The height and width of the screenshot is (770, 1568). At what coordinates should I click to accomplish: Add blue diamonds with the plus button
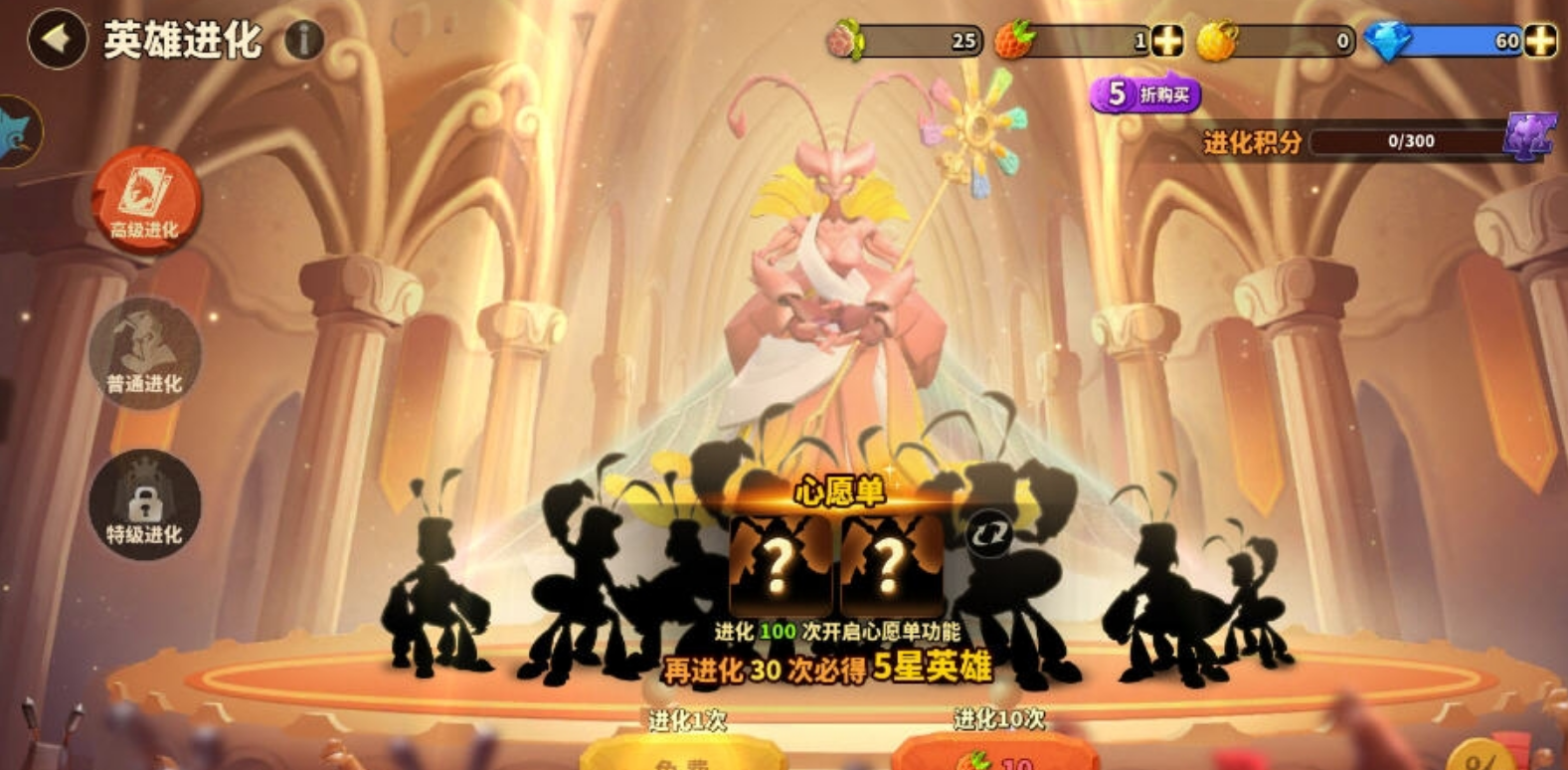tap(1540, 41)
